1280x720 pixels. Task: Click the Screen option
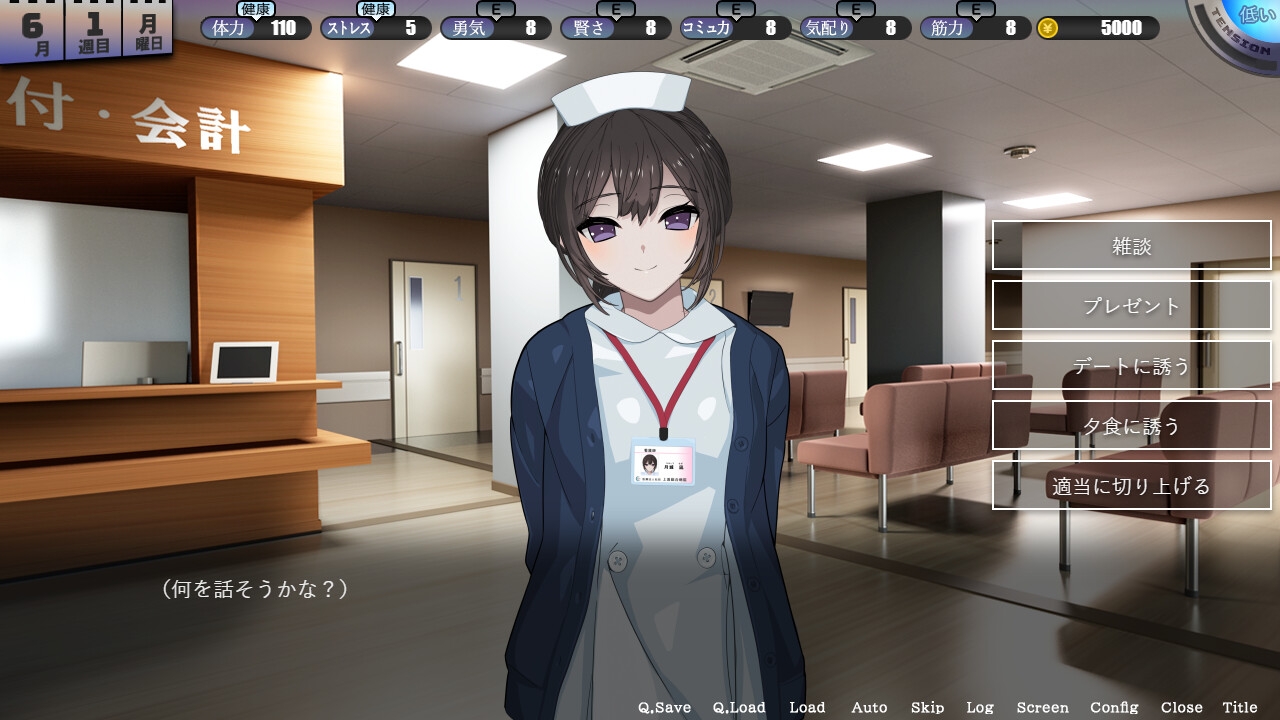[1042, 707]
